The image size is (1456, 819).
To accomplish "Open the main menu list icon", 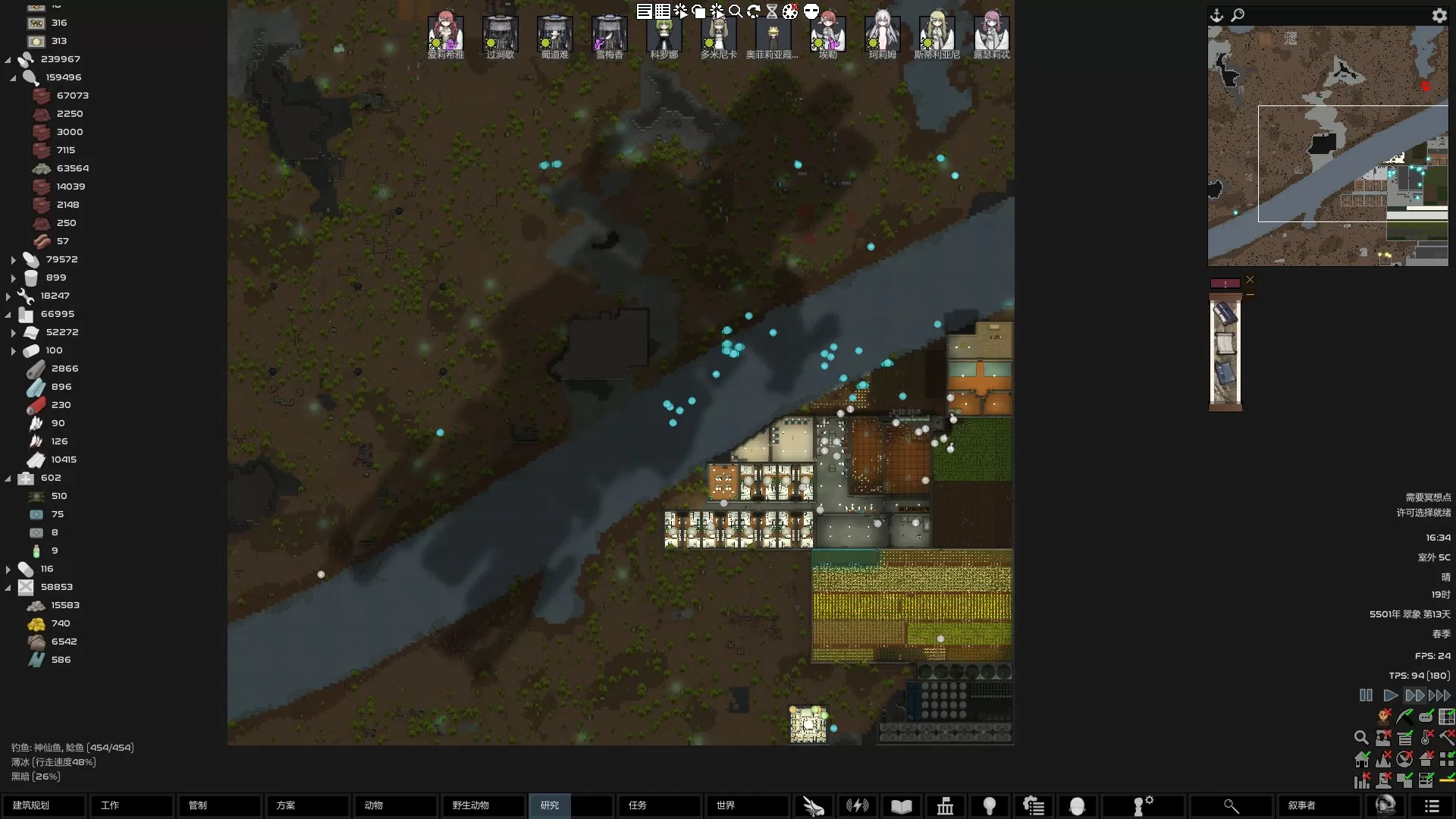I will point(1431,806).
